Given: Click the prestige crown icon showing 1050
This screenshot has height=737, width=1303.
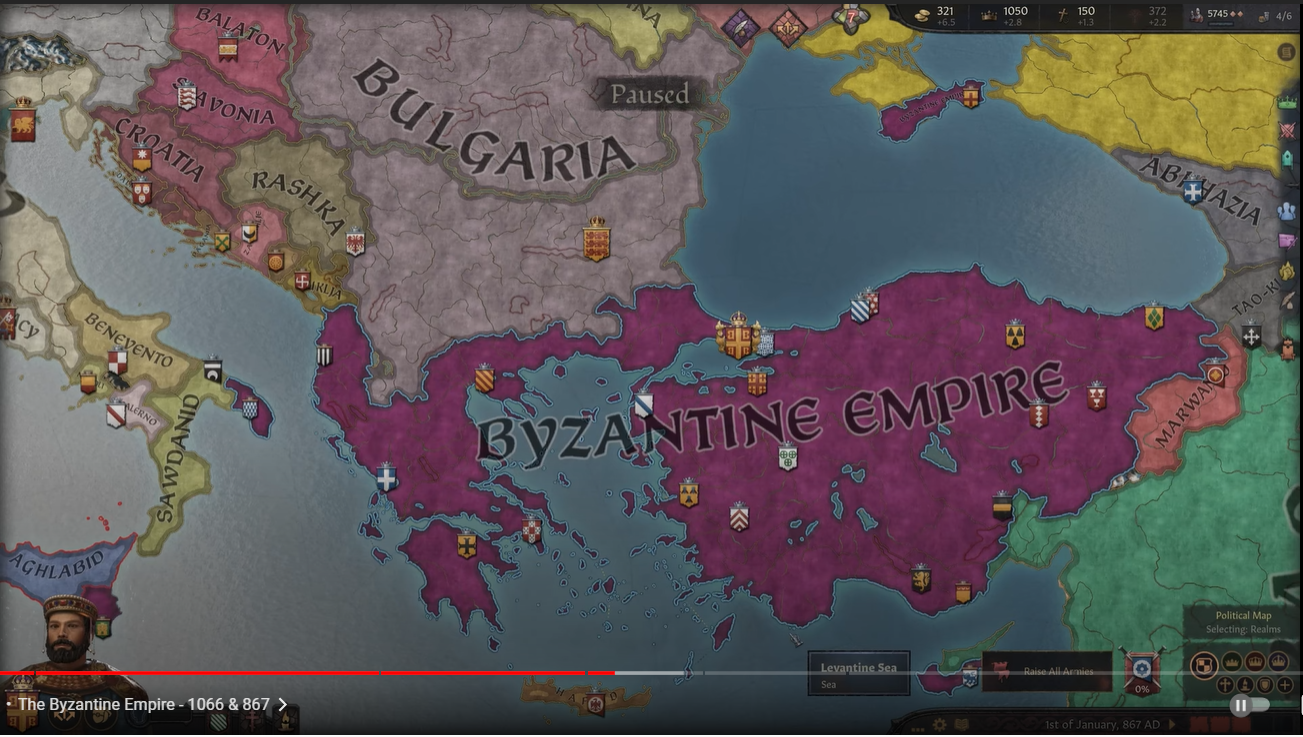Looking at the screenshot, I should point(987,15).
